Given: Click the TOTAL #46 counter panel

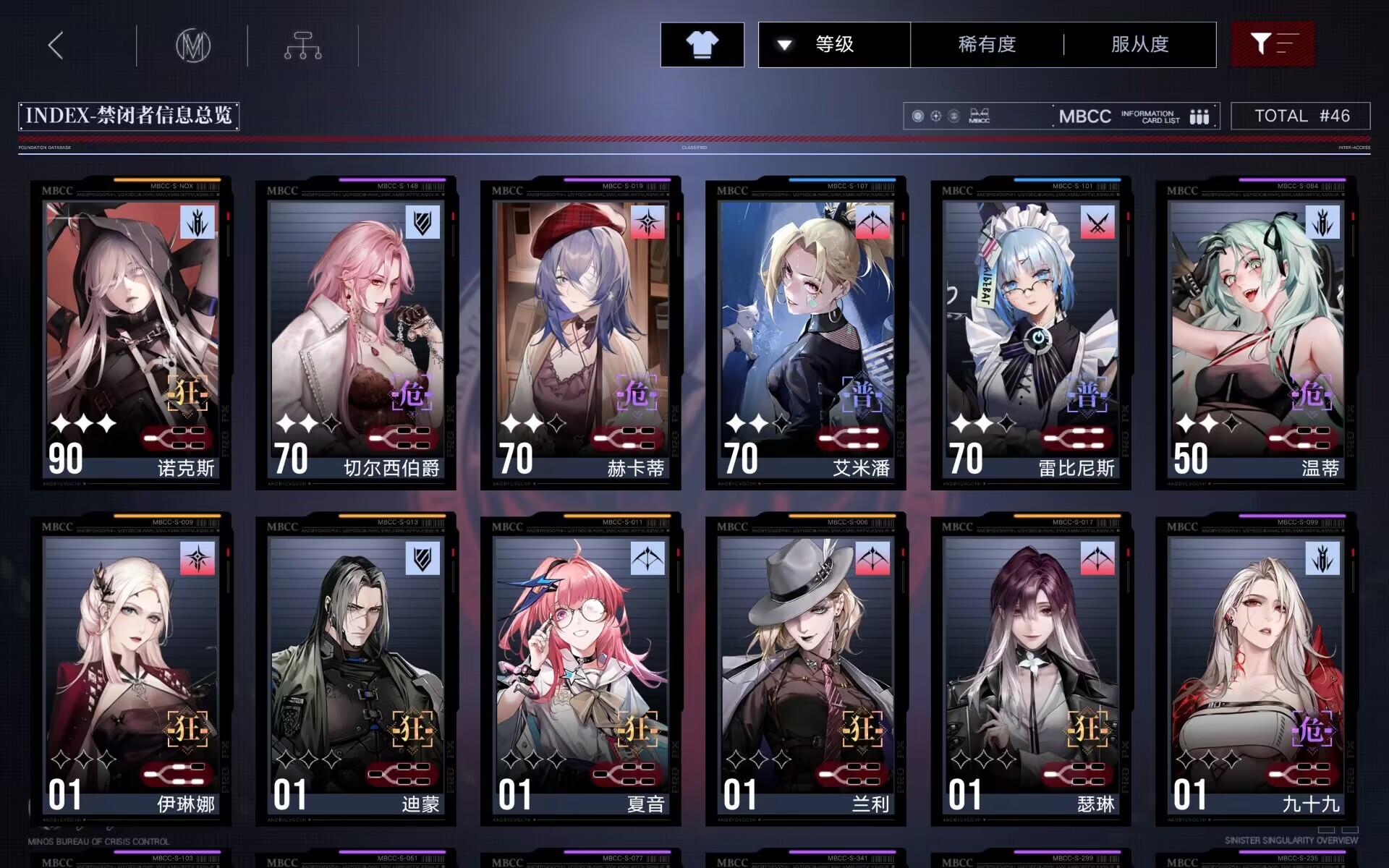Looking at the screenshot, I should [x=1300, y=116].
